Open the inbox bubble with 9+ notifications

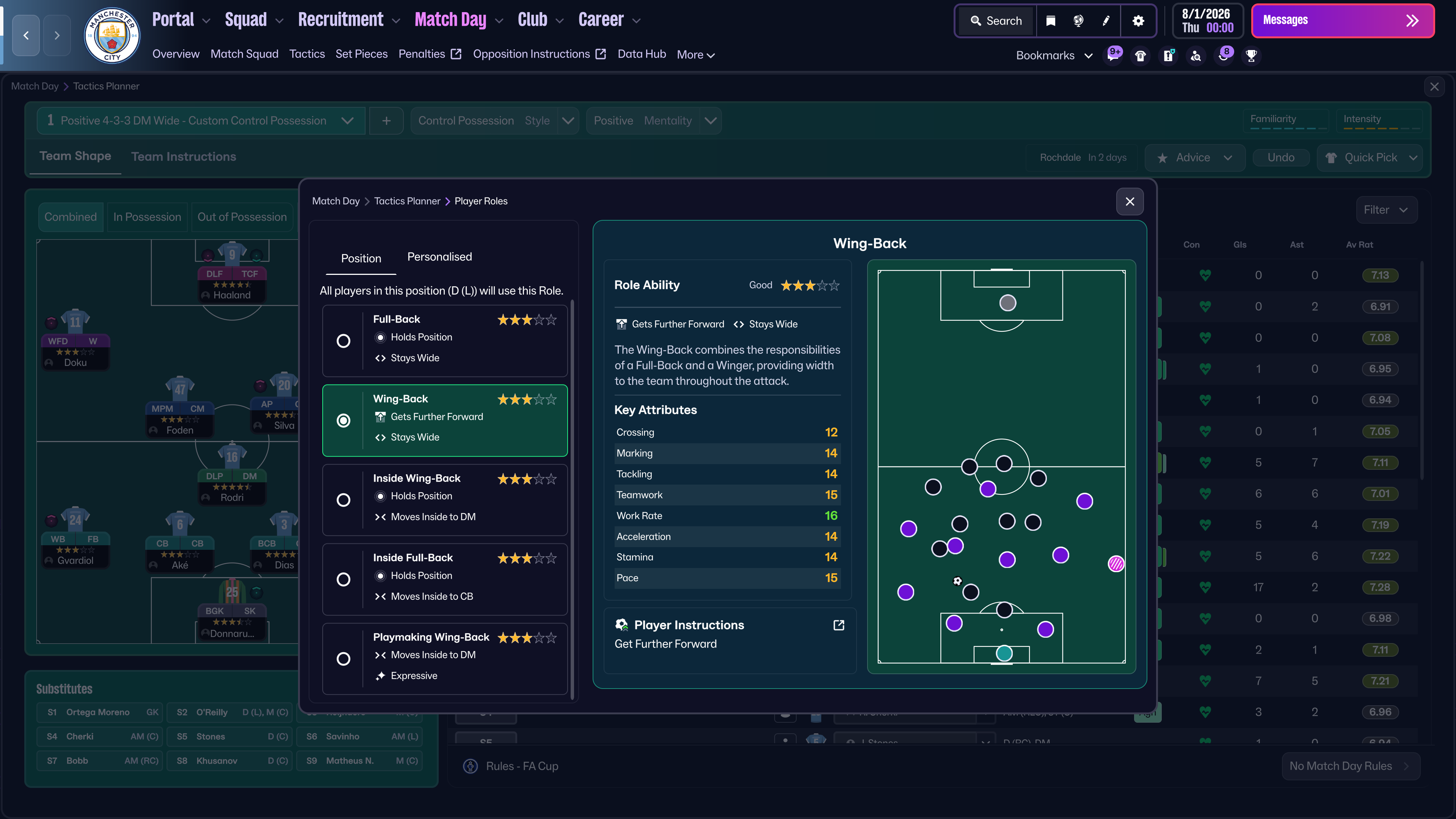pyautogui.click(x=1113, y=55)
